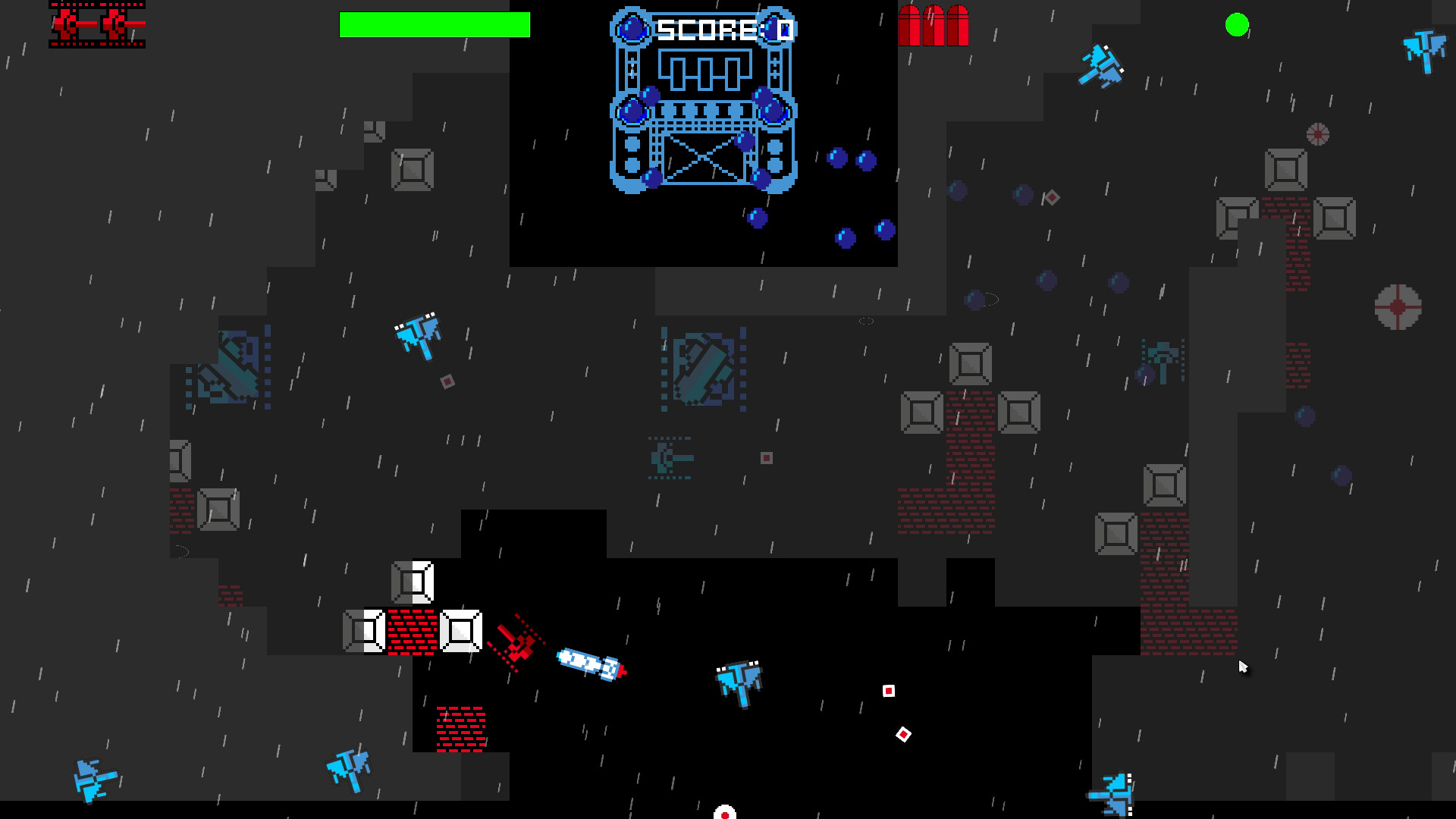Click the blue ship near the health bar area

click(x=1101, y=64)
